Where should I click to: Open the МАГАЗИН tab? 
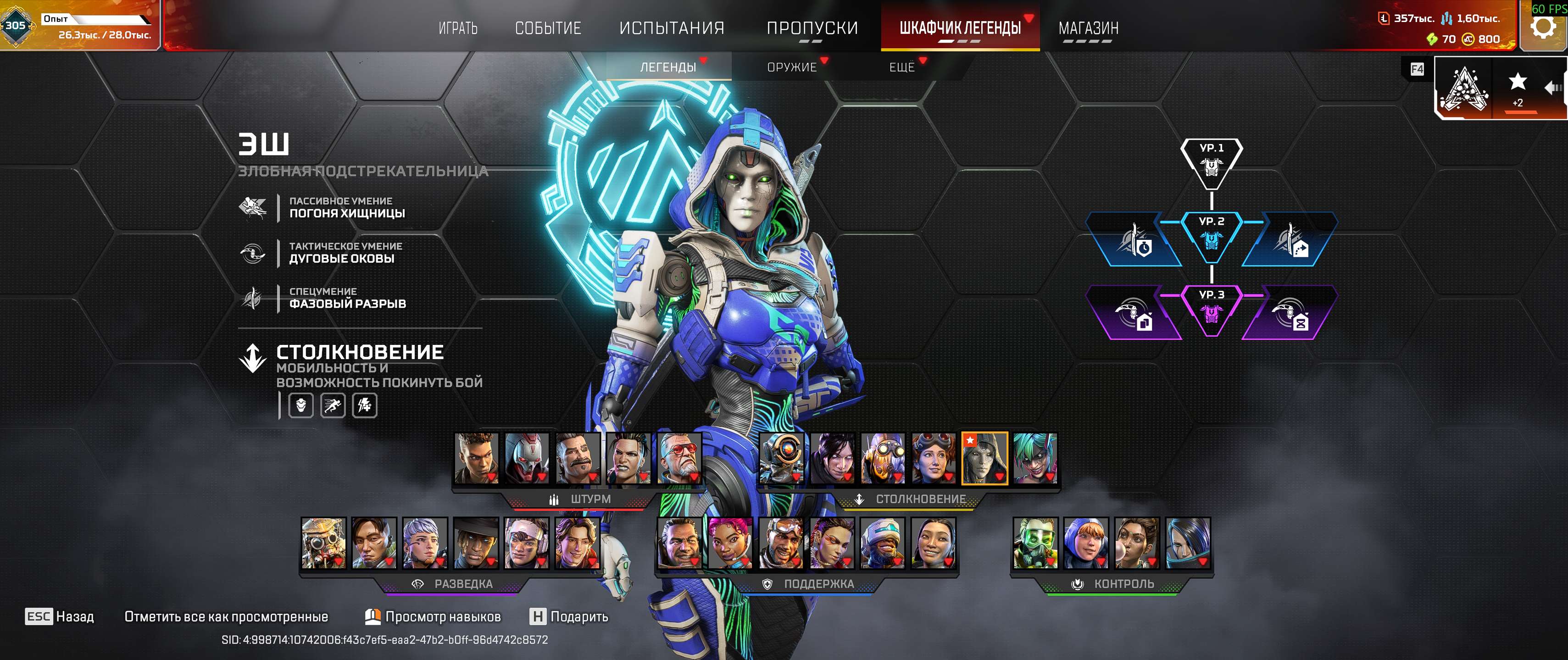(1088, 28)
